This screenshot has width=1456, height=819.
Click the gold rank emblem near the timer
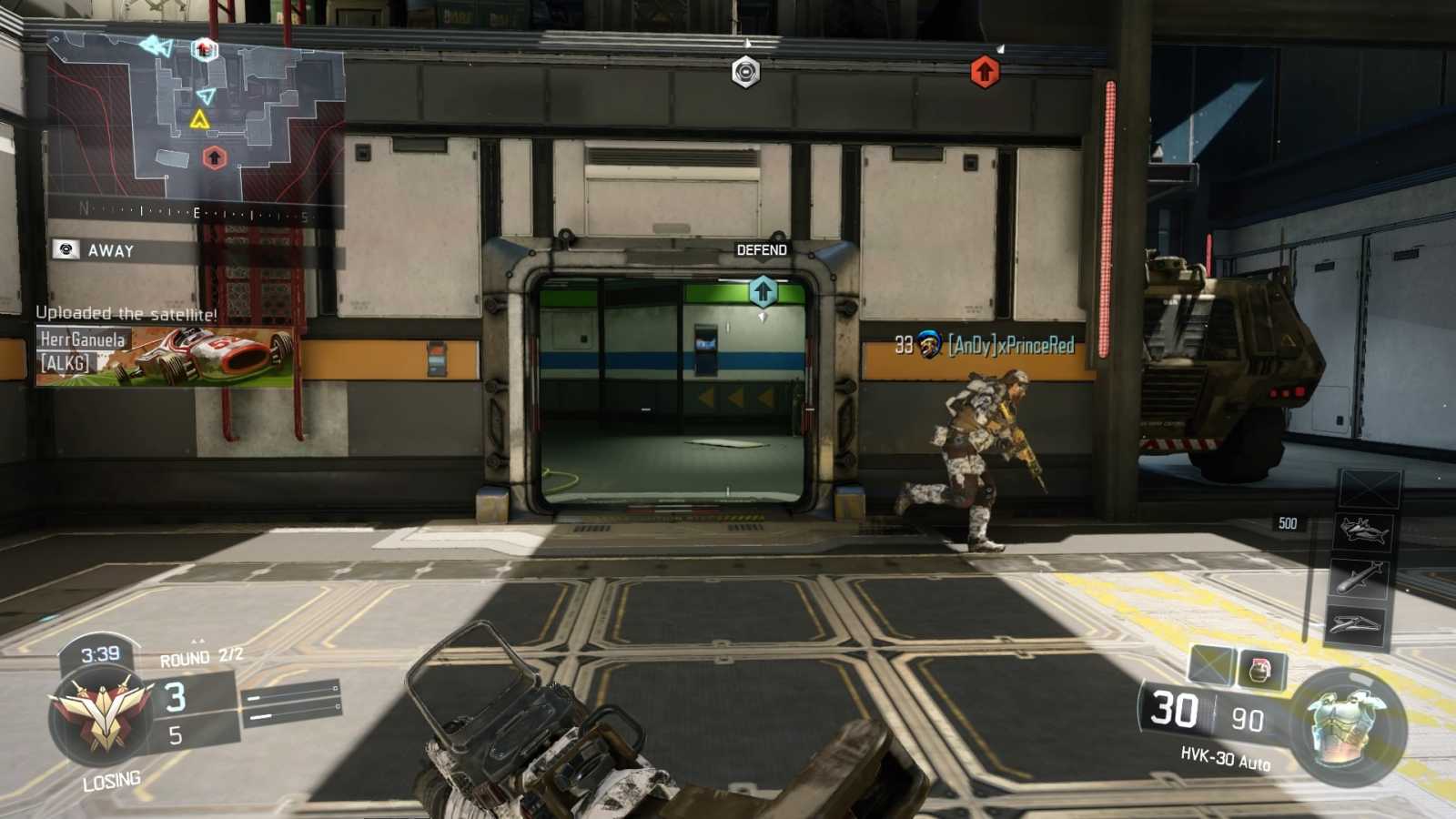103,714
